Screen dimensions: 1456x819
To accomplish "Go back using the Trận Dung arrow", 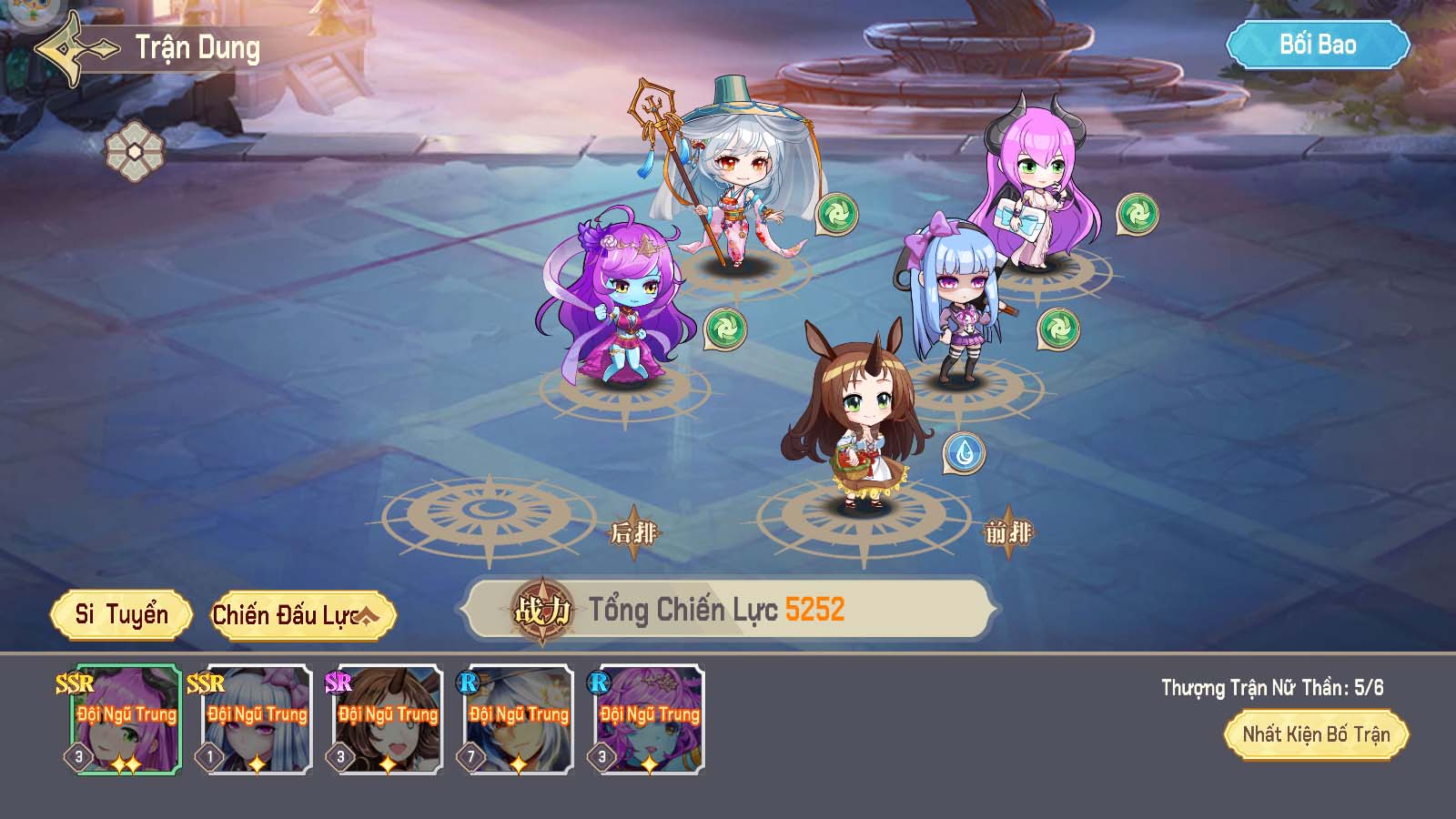I will click(75, 49).
